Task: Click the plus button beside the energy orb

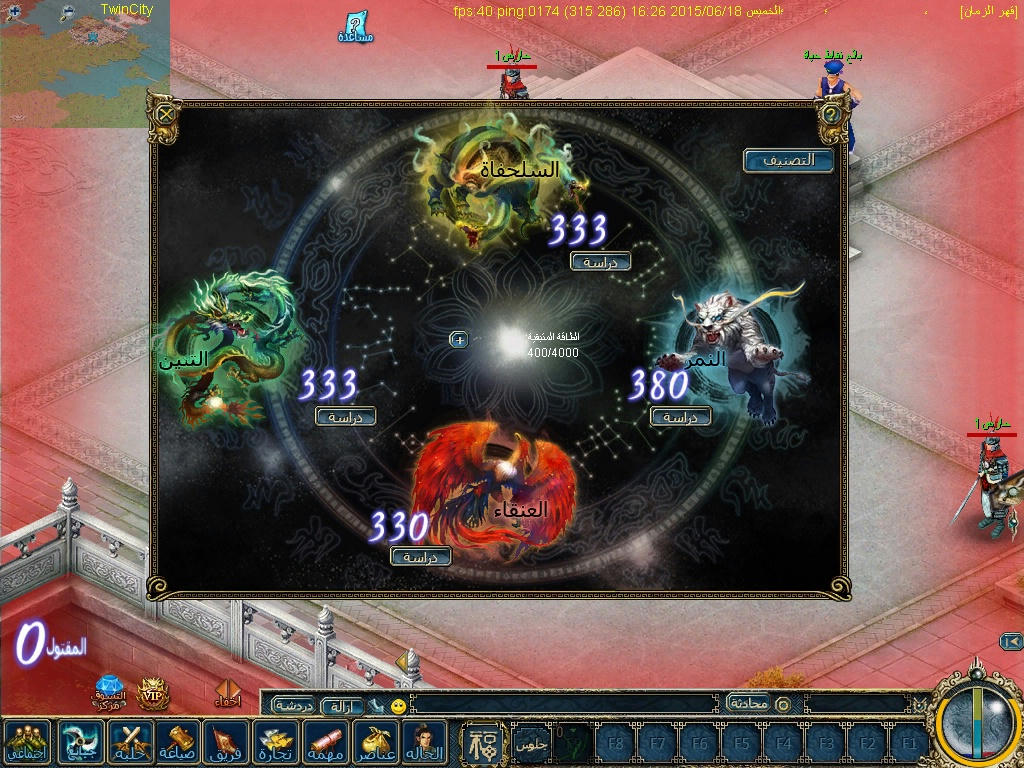Action: pos(459,340)
